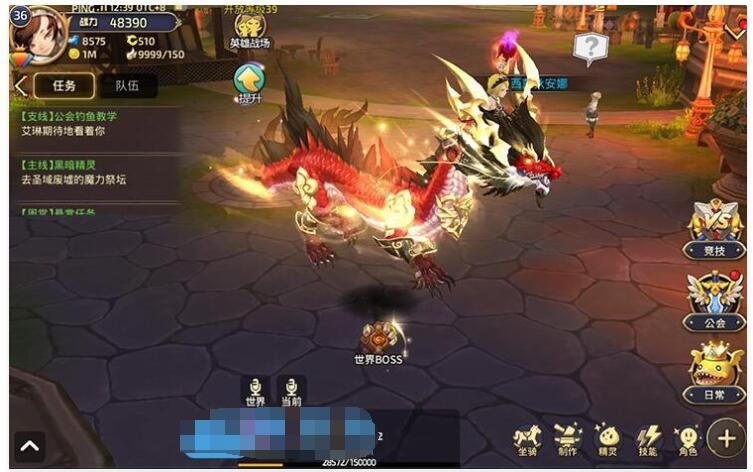Activate the 世界 world voice chat microphone
The image size is (753, 472).
click(x=255, y=390)
